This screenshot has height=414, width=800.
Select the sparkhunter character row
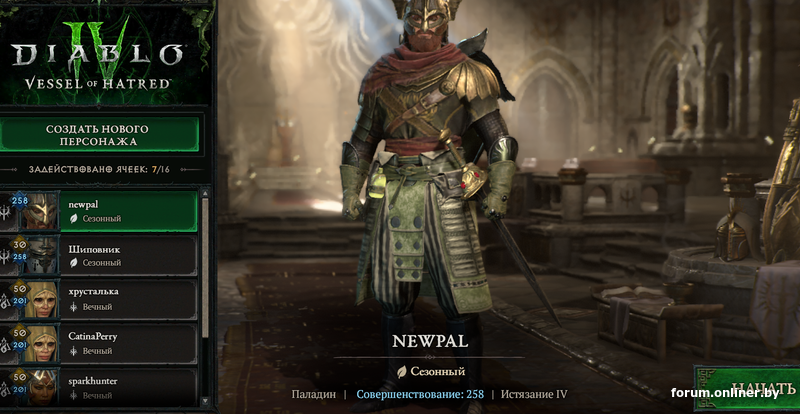(x=110, y=387)
